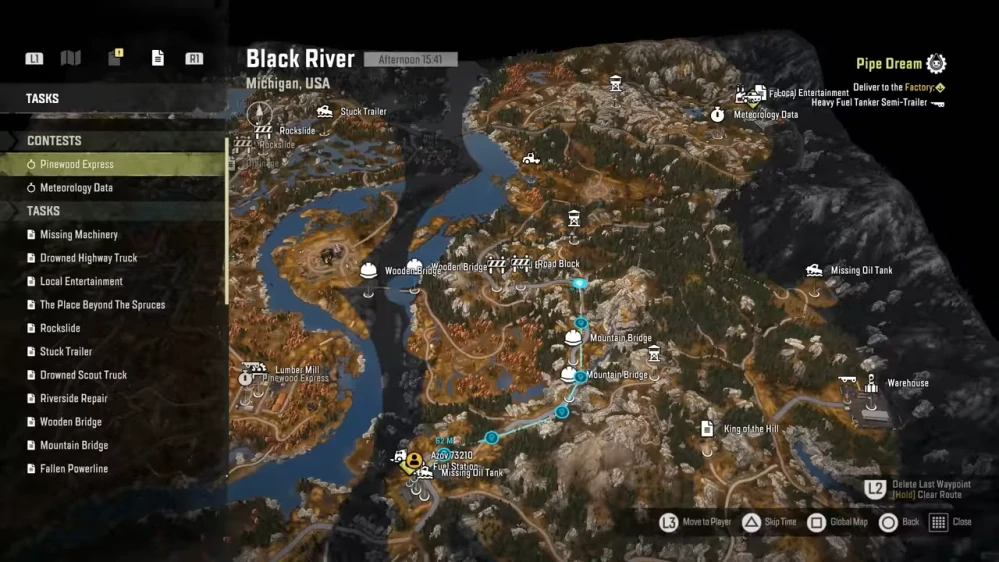Click the Fuel Station map marker
This screenshot has width=999, height=562.
(412, 461)
